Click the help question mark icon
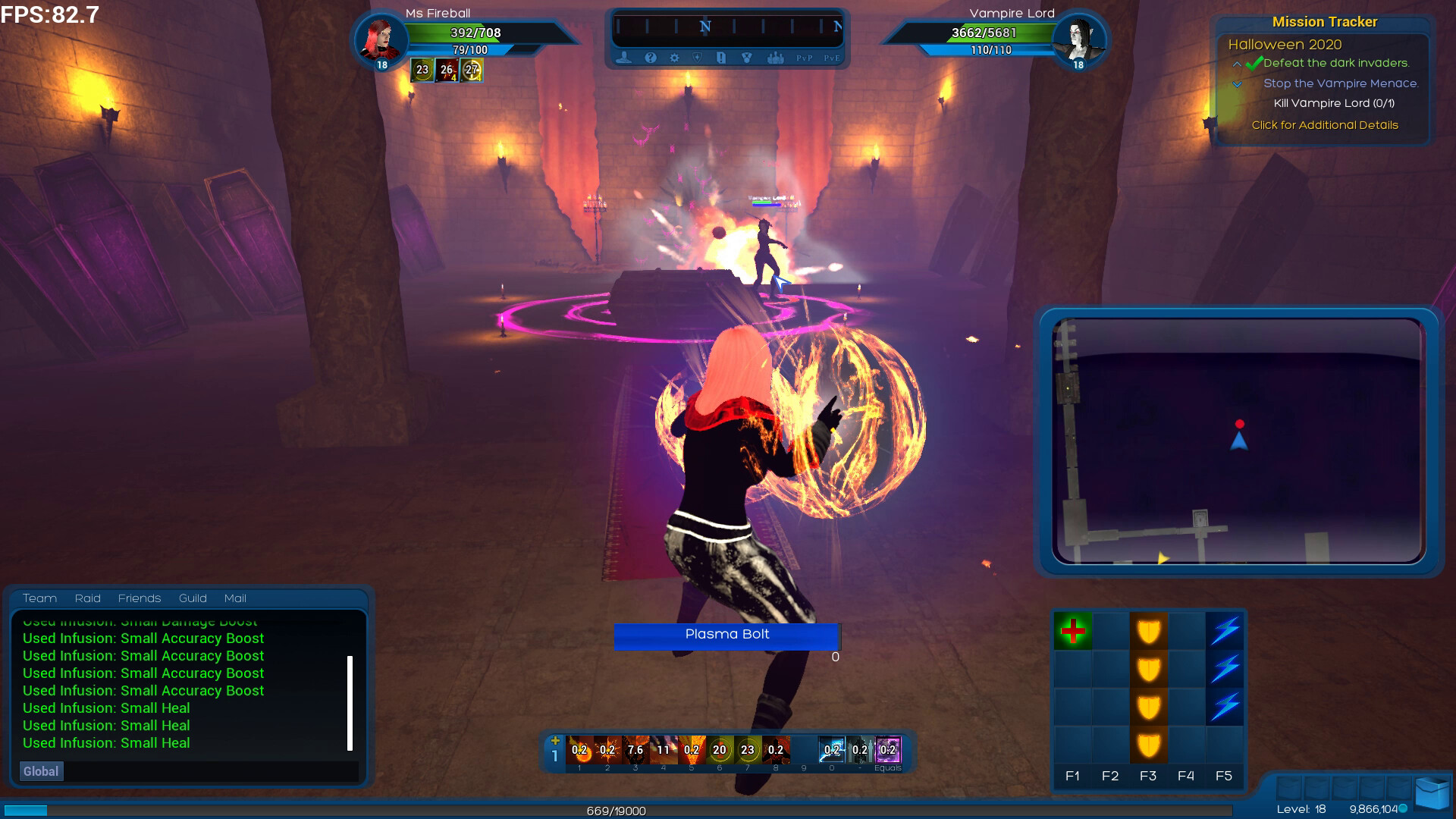This screenshot has width=1456, height=819. [x=650, y=57]
